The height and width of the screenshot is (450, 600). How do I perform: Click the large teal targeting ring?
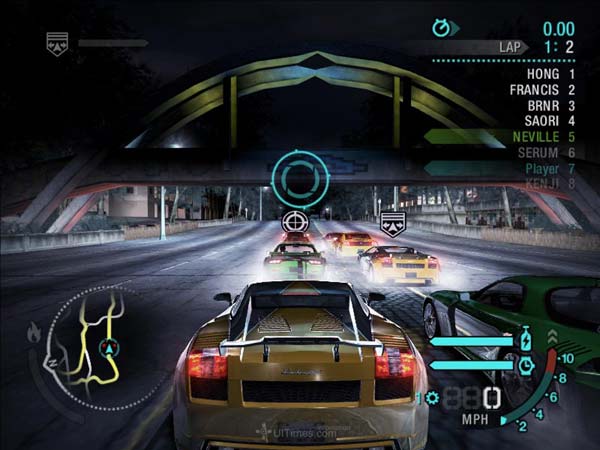tap(298, 179)
